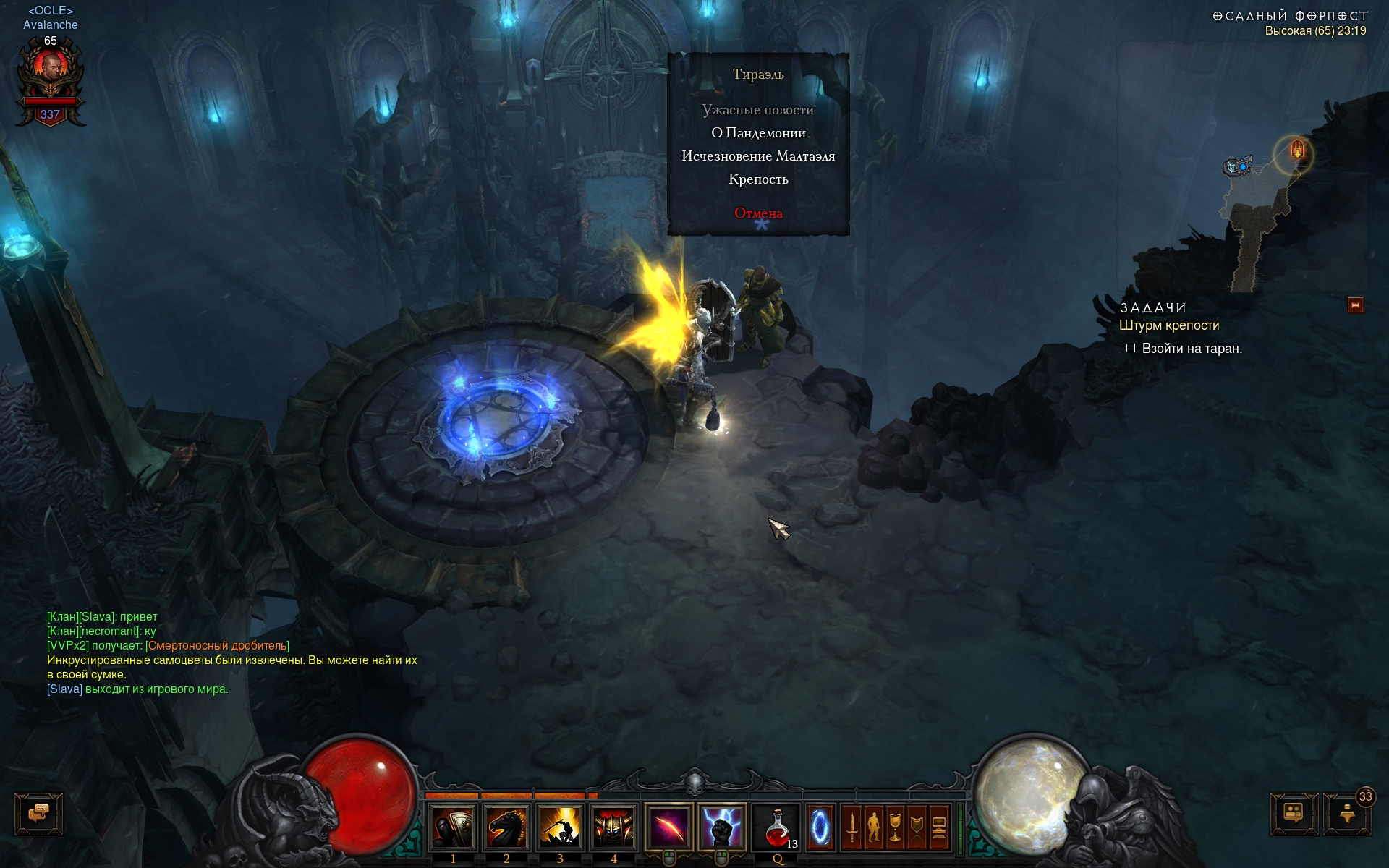
Task: Cancel the conversation with 'Отмена'
Action: tap(758, 213)
